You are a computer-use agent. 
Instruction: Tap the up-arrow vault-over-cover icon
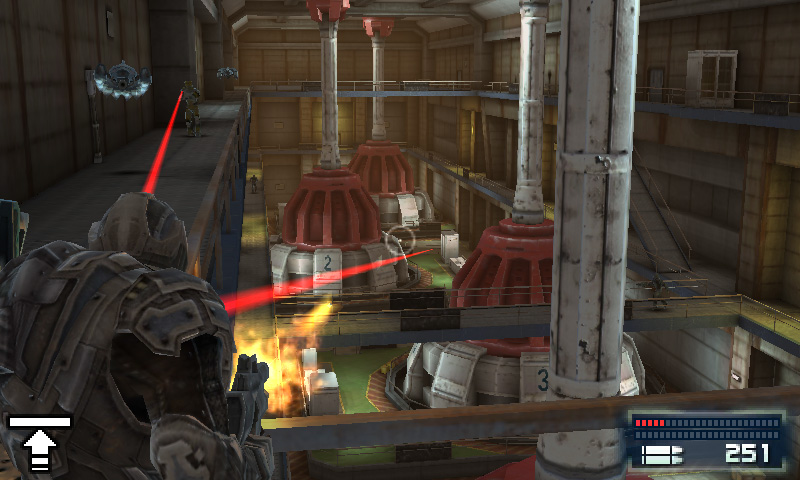40,443
